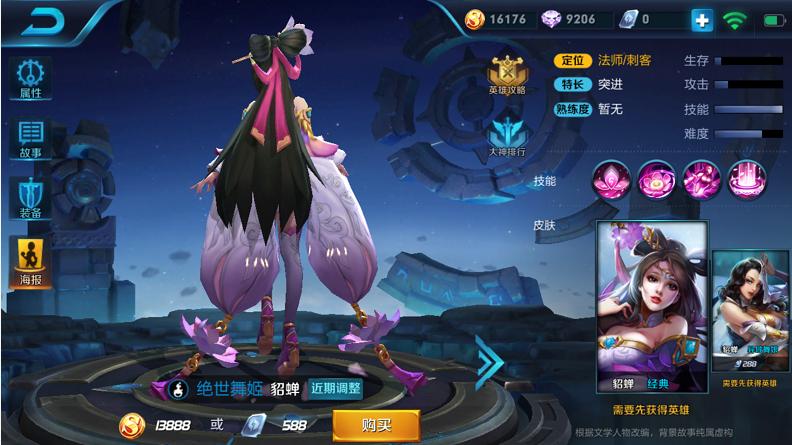Screen dimensions: 792x445
Task: Show the 海报 poster tab
Action: pyautogui.click(x=31, y=261)
